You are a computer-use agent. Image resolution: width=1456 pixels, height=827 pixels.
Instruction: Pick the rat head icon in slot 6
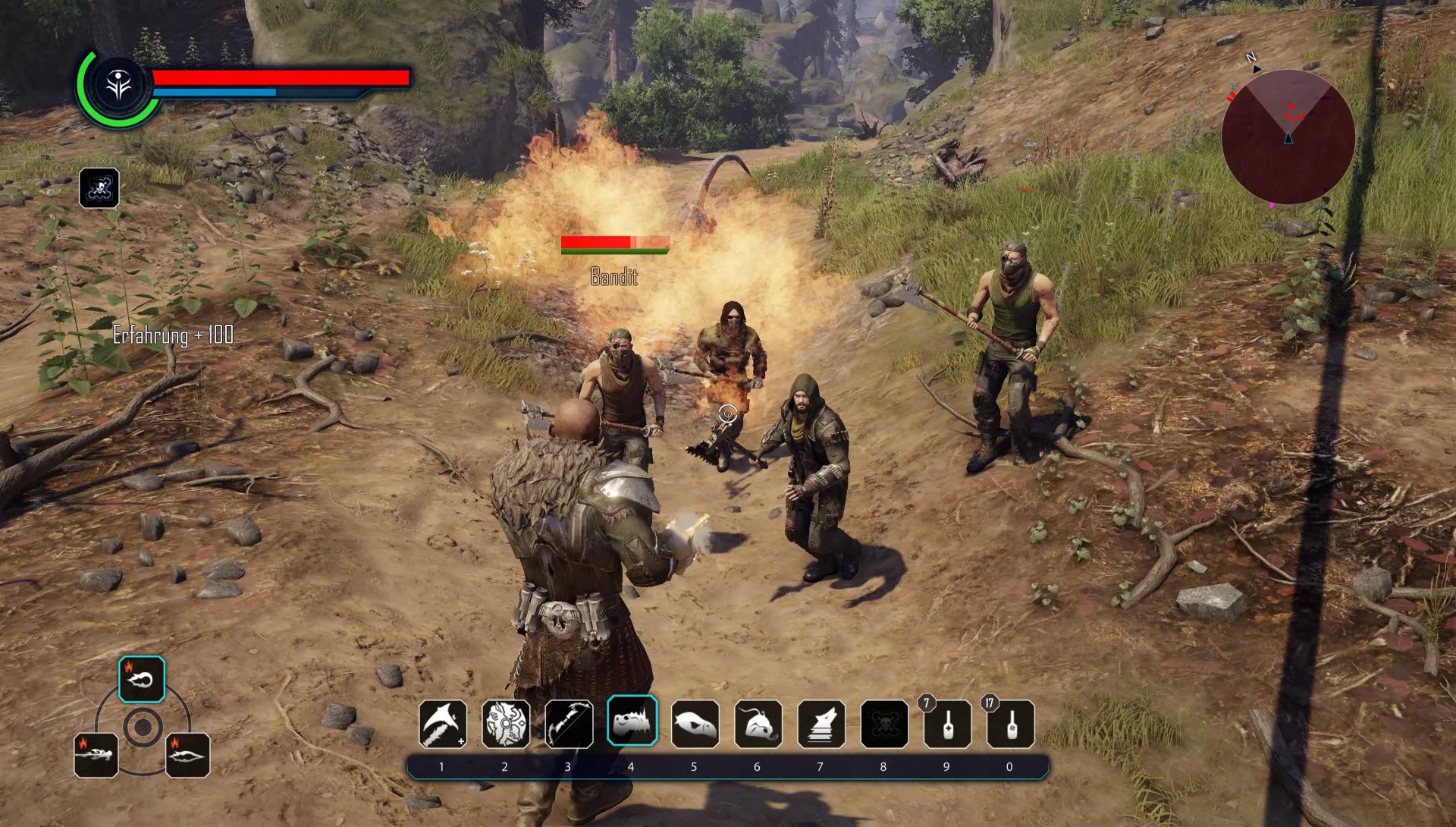point(758,724)
